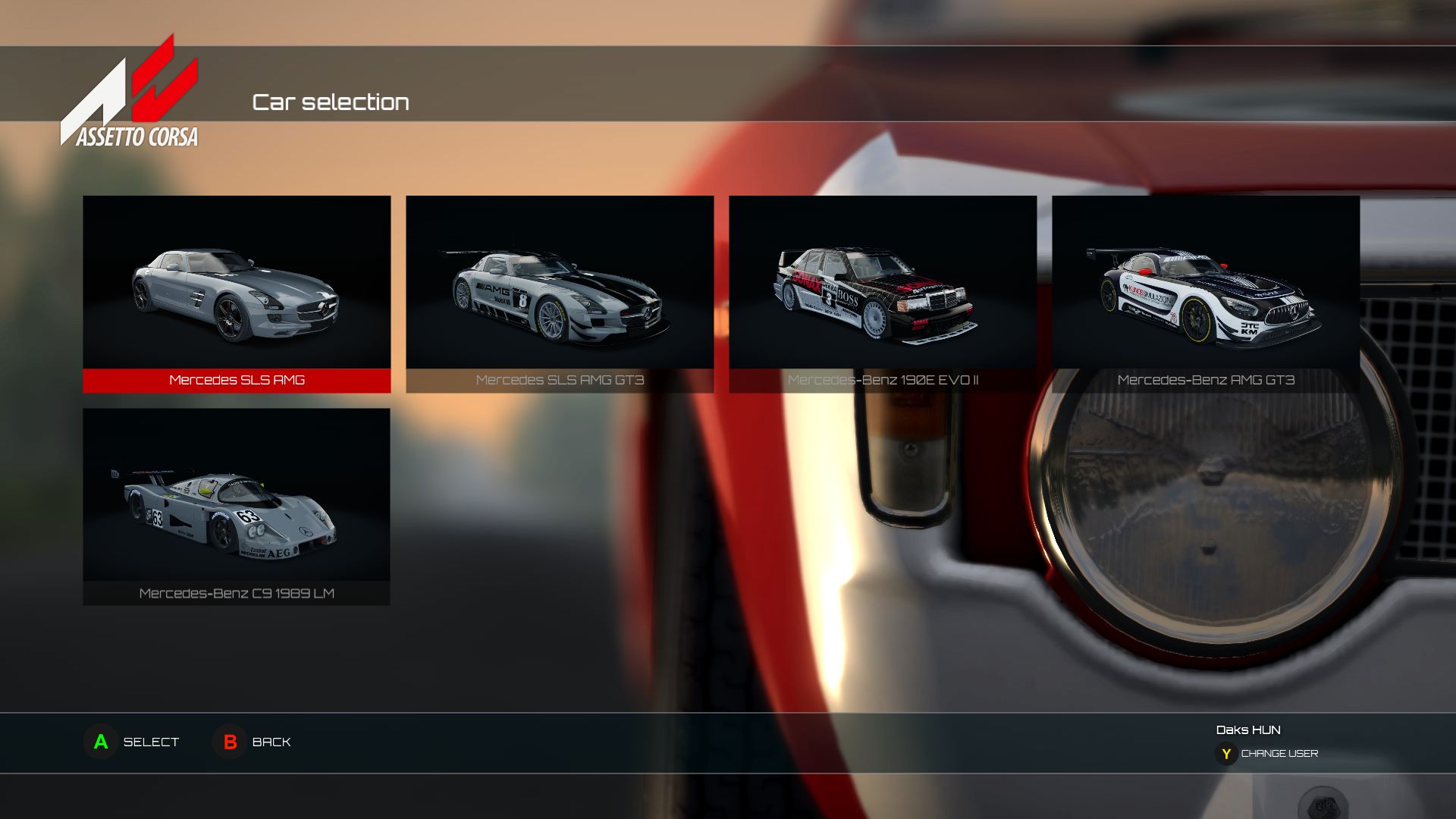Pick the Mercedes-Benz 190E EVO II
This screenshot has width=1456, height=819.
point(883,293)
